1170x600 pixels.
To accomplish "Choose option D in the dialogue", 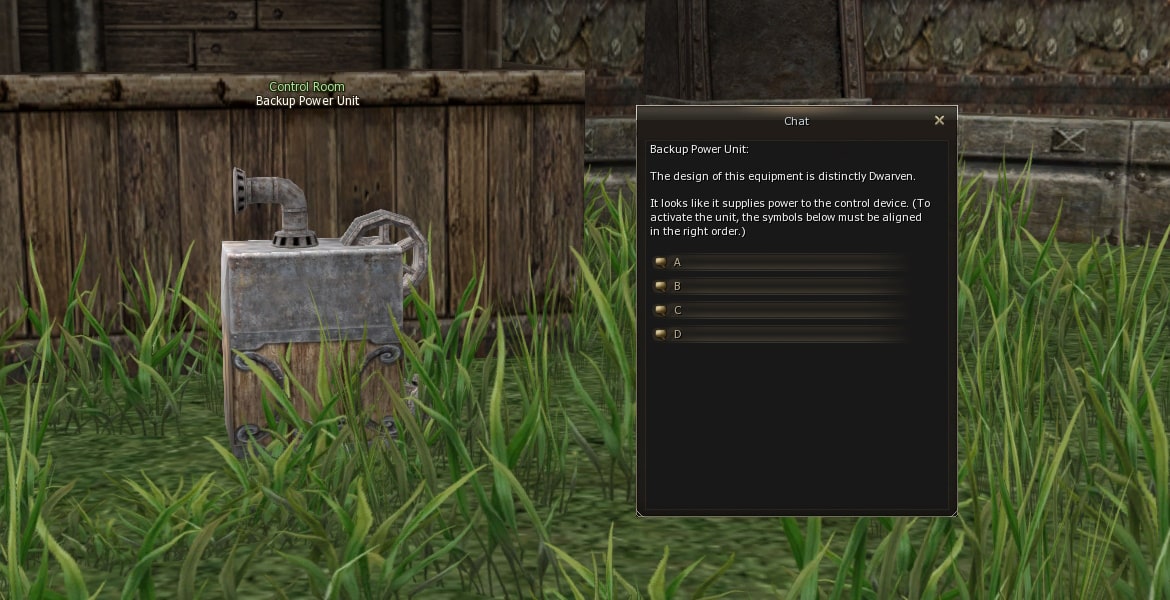I will point(677,334).
